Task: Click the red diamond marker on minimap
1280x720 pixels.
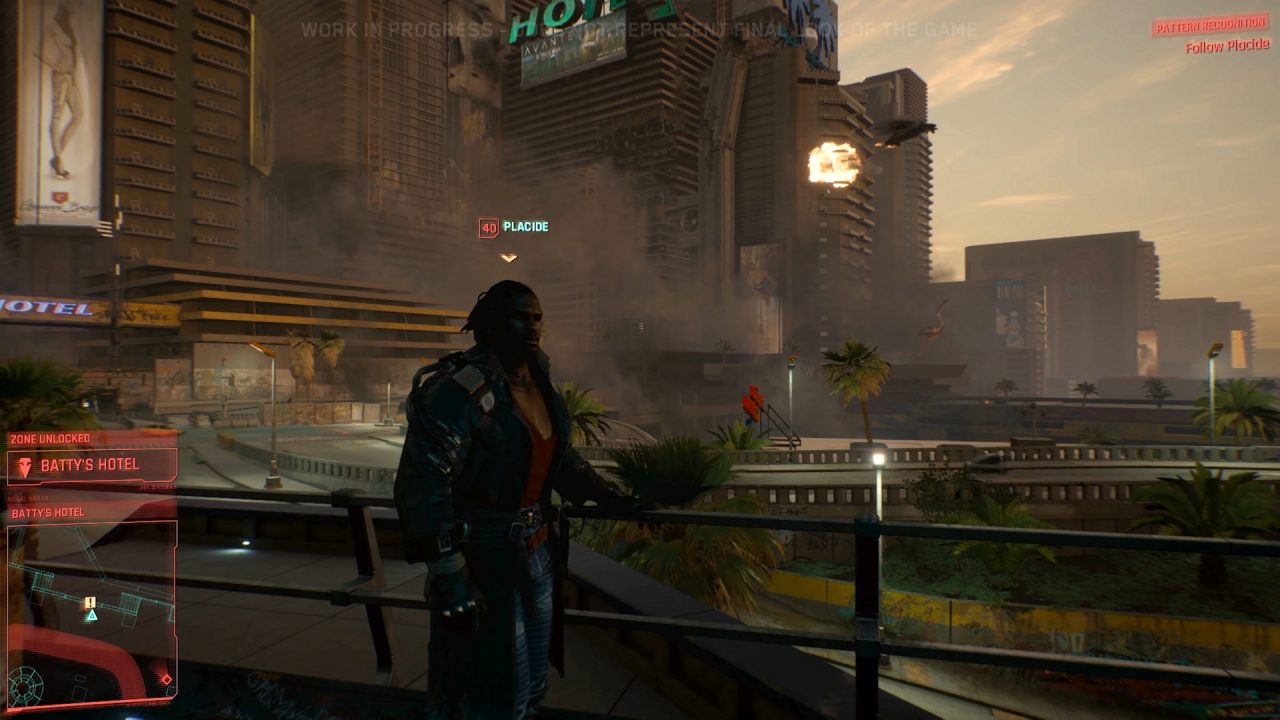Action: (x=166, y=680)
